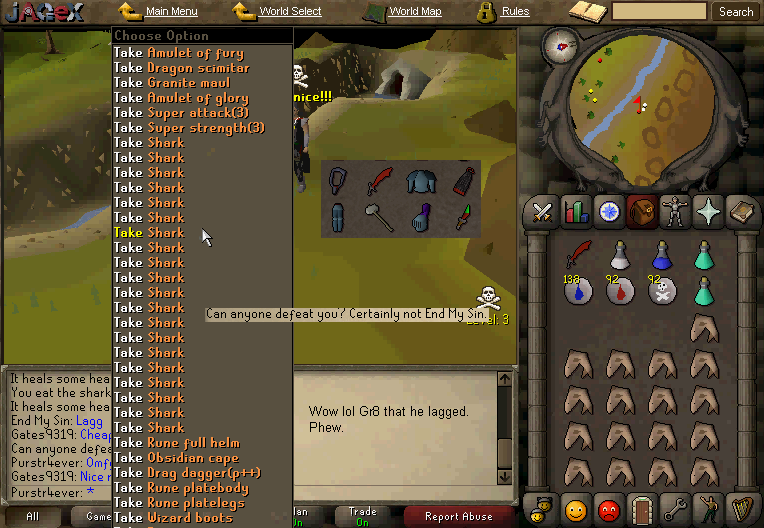Choose Take Obsidian cape
The image size is (764, 528).
(176, 458)
